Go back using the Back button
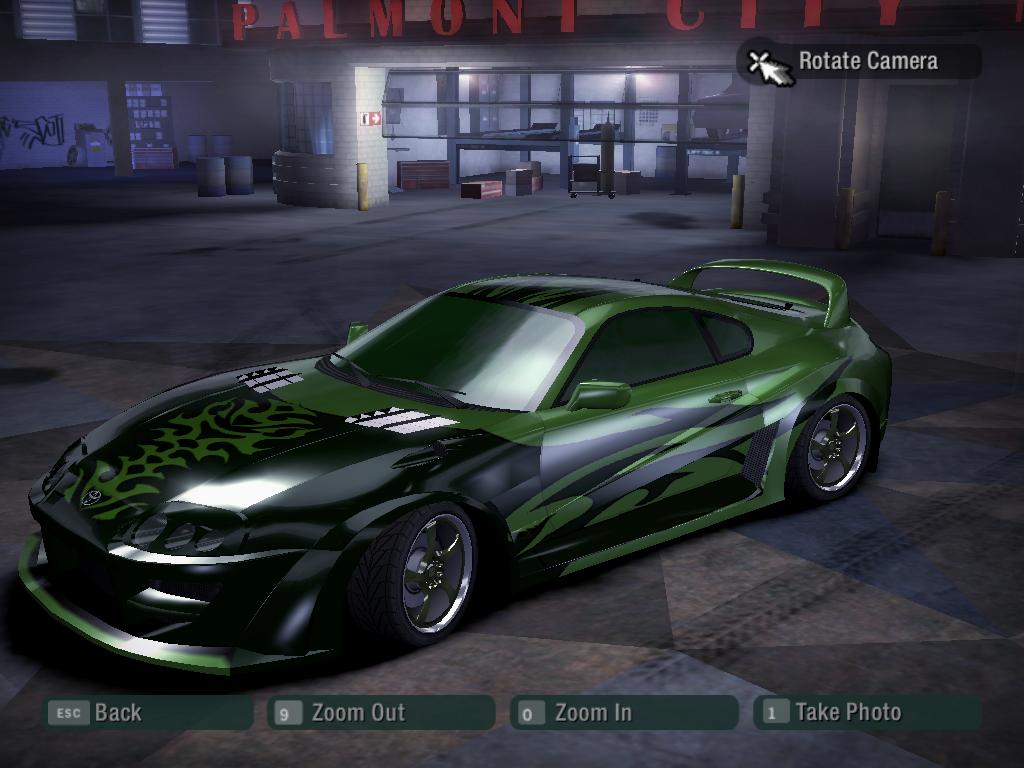Screen dimensions: 1024x768 [148, 713]
